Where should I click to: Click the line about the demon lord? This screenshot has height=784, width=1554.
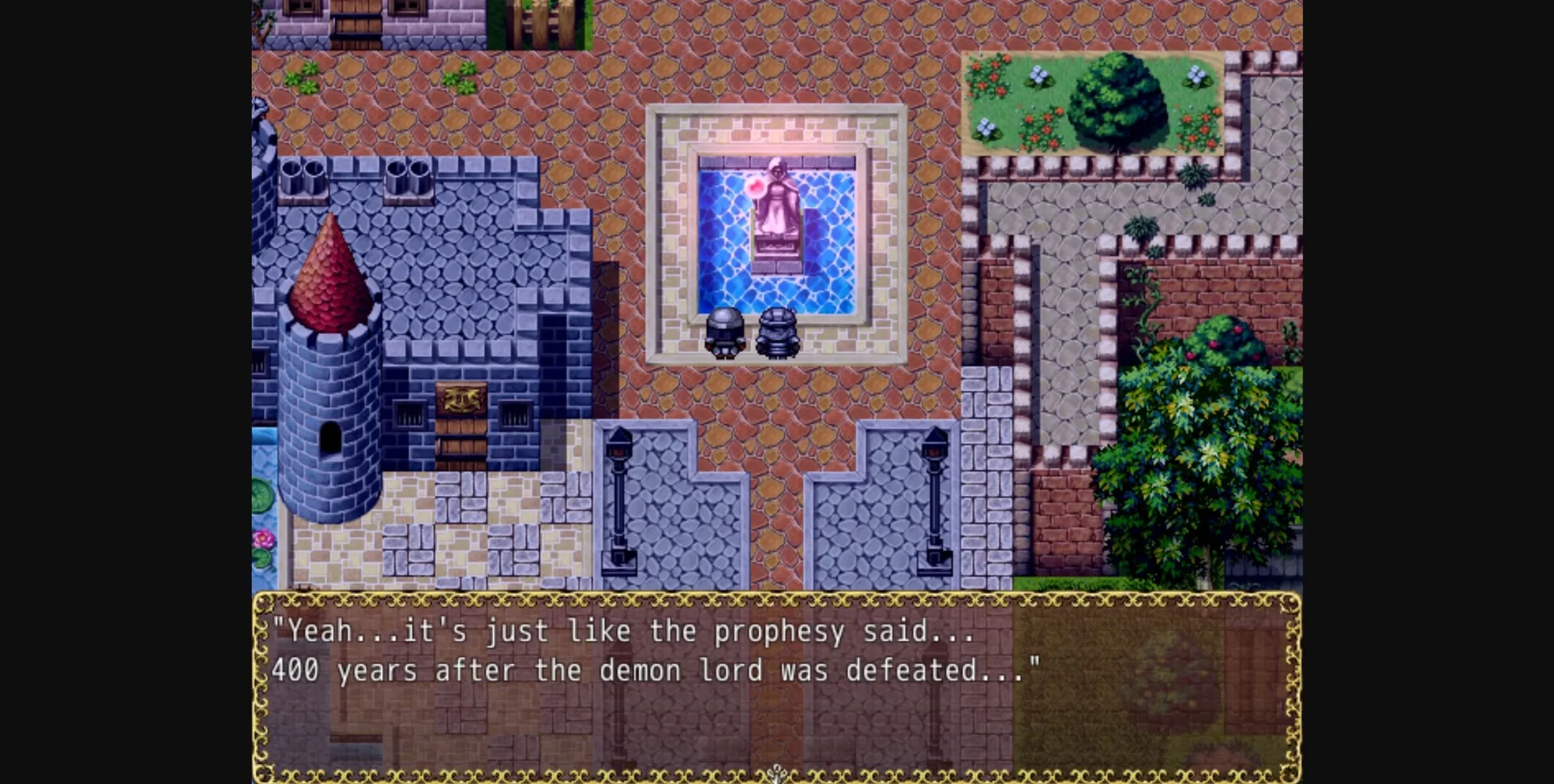click(x=656, y=670)
